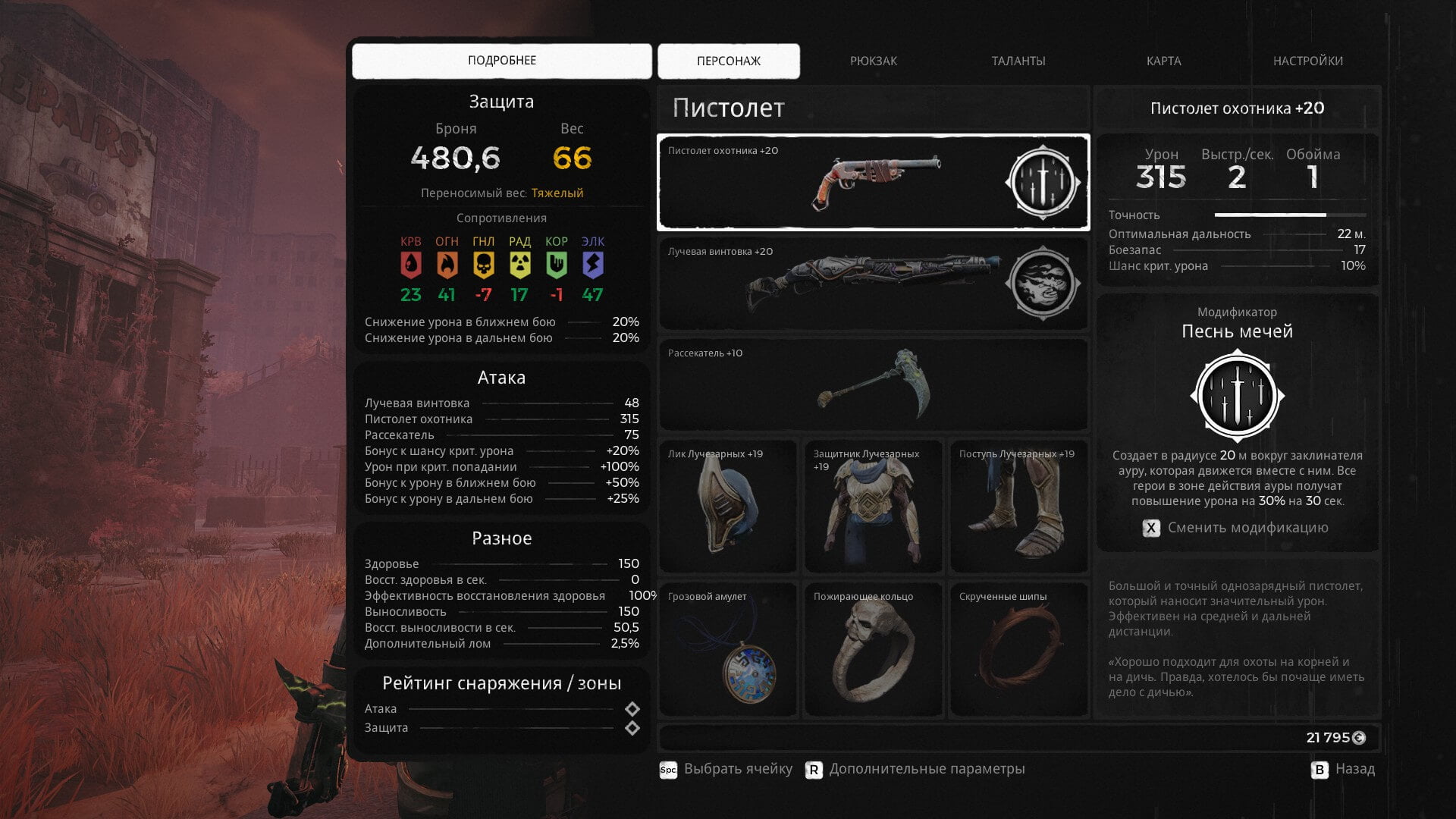The height and width of the screenshot is (819, 1456).
Task: Click the sword mod icon on pistol slot
Action: [1043, 183]
